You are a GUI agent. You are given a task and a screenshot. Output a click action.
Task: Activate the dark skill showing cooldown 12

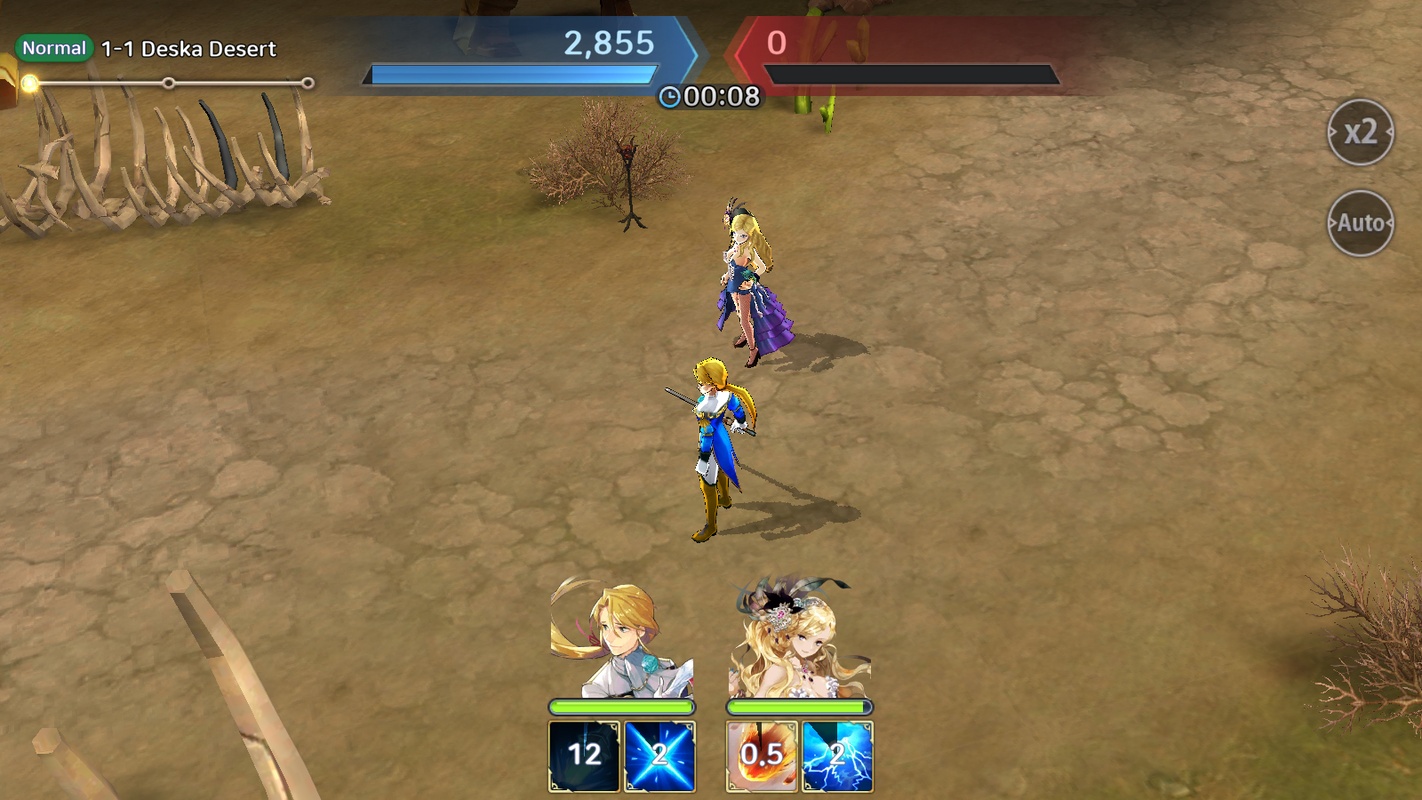tap(584, 756)
